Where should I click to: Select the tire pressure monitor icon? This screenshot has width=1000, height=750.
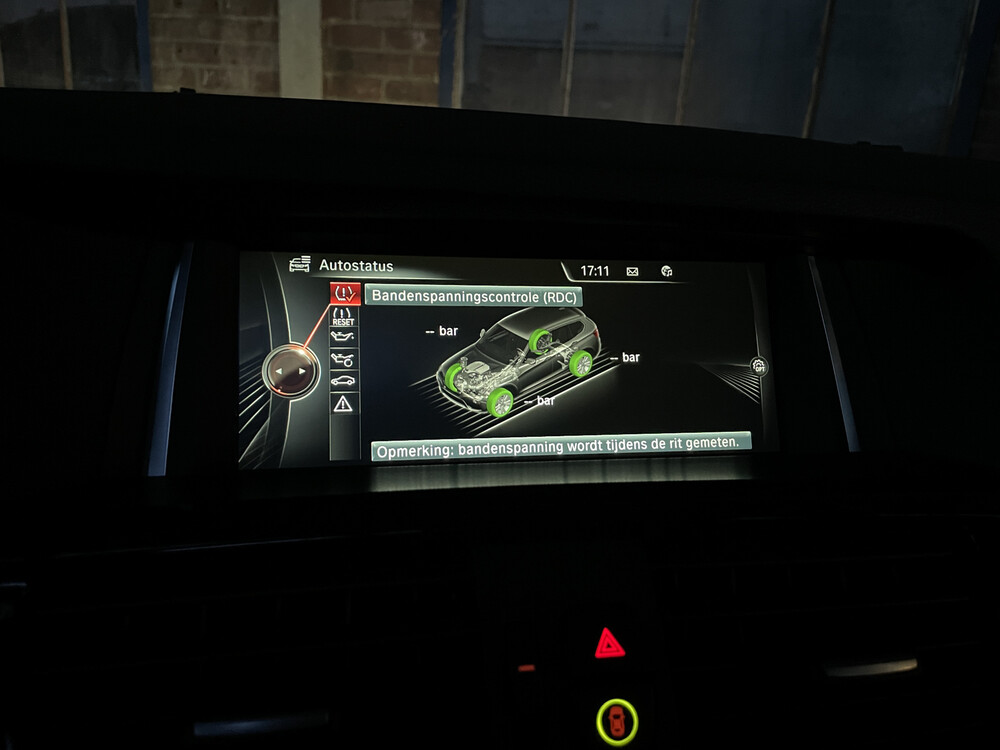click(345, 294)
